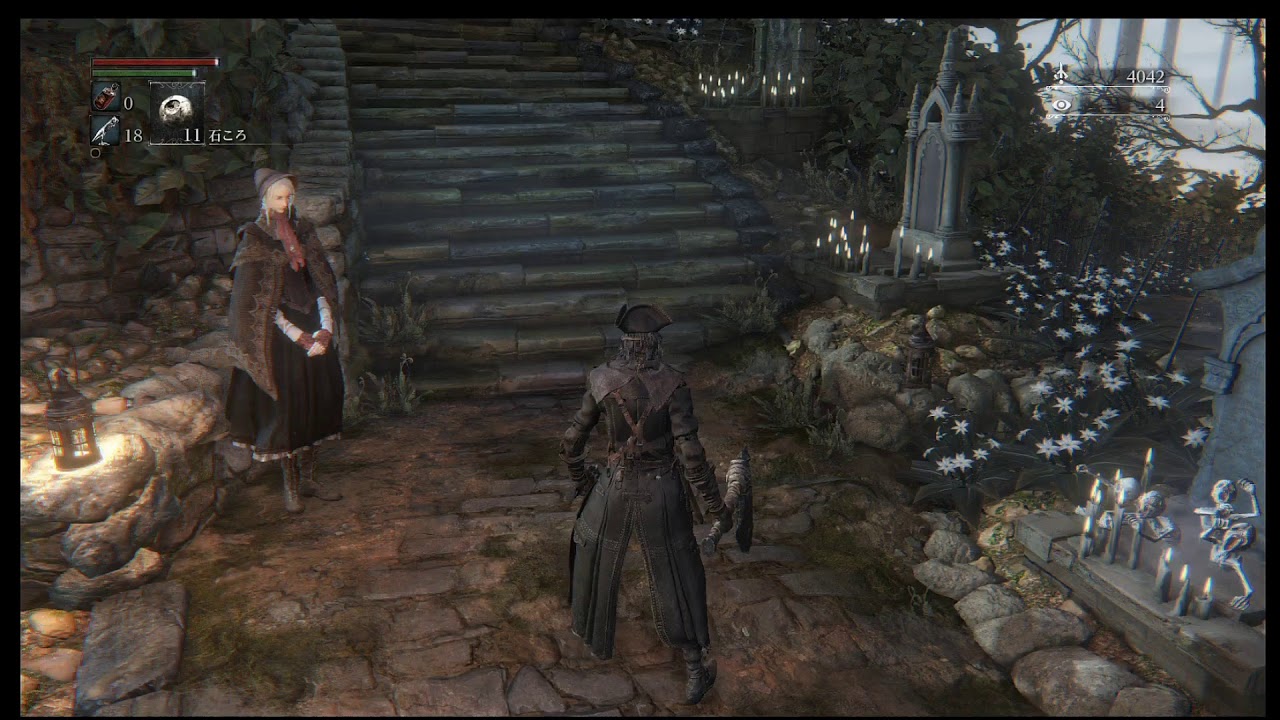Select the blood vial icon
The height and width of the screenshot is (720, 1280).
click(x=105, y=100)
